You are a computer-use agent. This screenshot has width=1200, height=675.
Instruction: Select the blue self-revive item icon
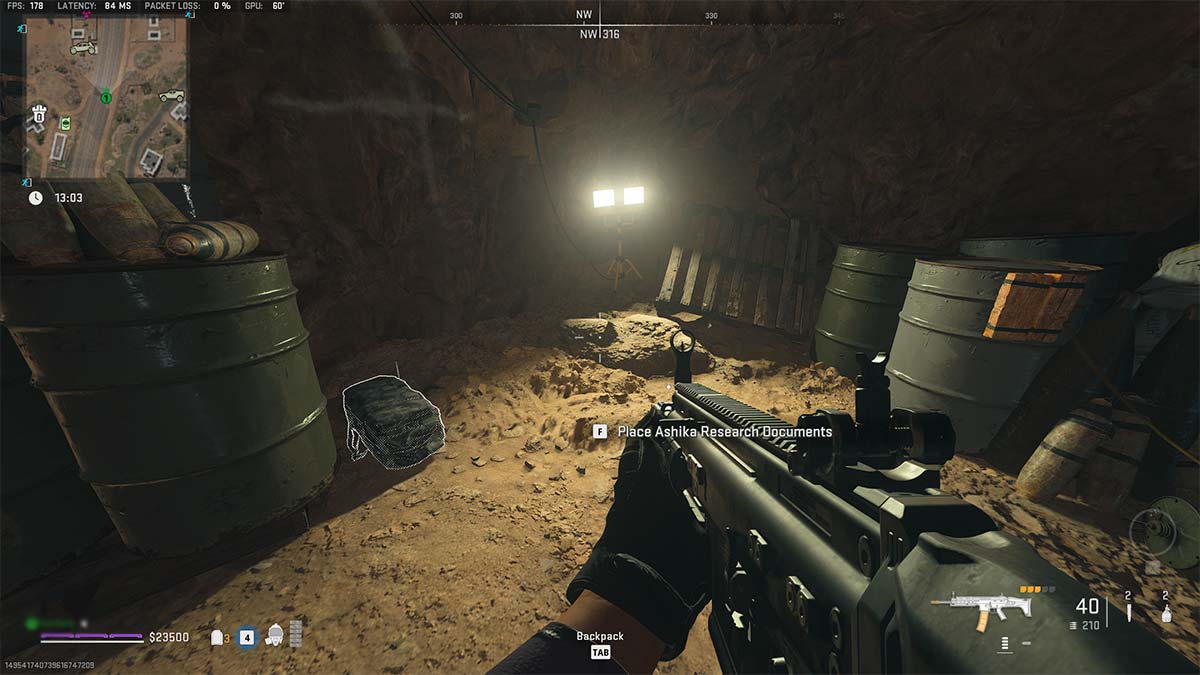pos(246,636)
